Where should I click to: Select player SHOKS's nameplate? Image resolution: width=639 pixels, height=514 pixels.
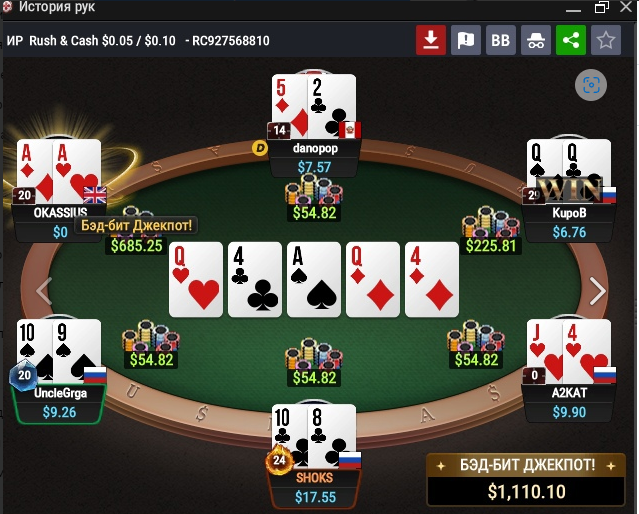(314, 486)
